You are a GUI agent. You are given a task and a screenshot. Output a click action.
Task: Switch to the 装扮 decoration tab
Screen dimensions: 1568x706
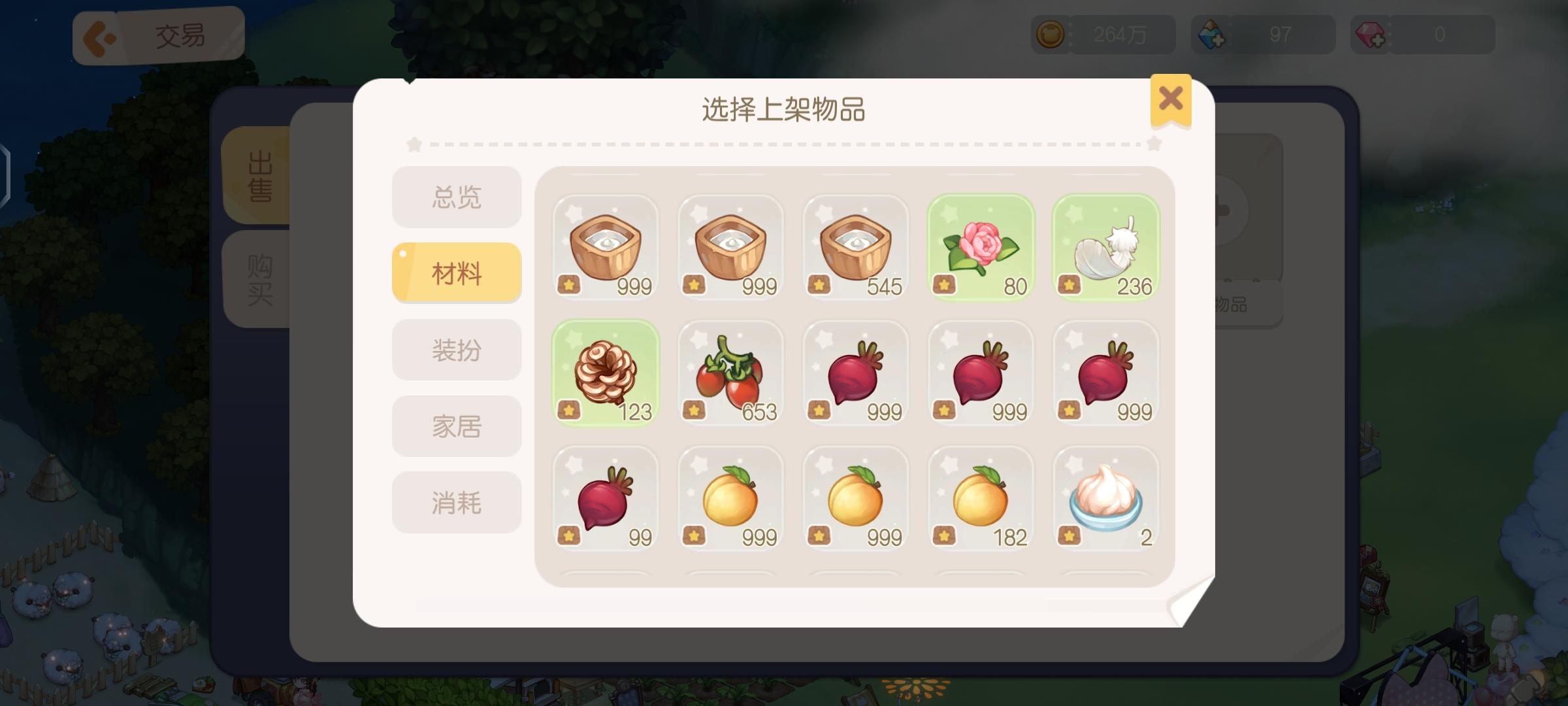click(x=456, y=349)
